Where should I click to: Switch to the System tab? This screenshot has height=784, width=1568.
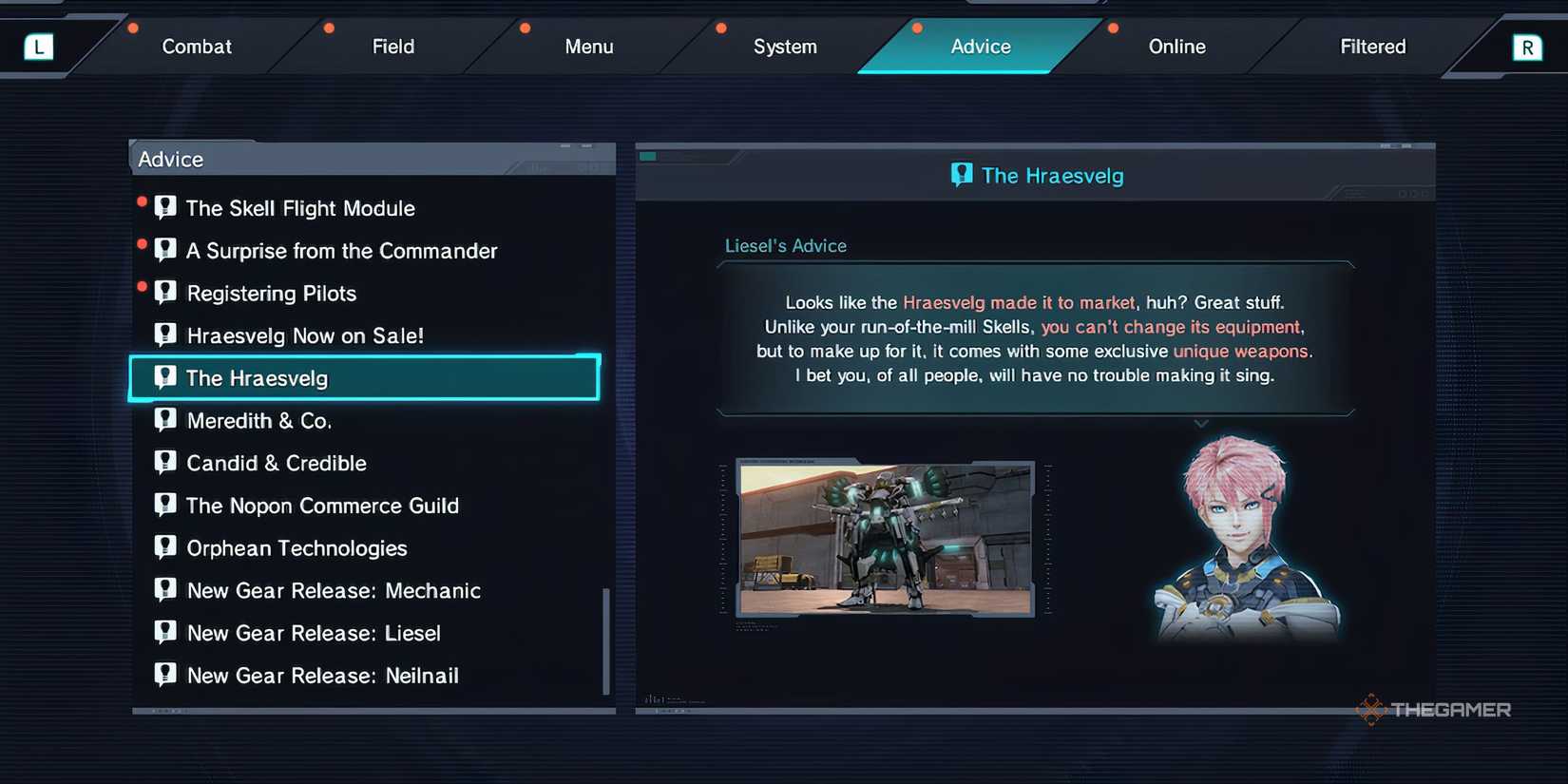[x=785, y=46]
